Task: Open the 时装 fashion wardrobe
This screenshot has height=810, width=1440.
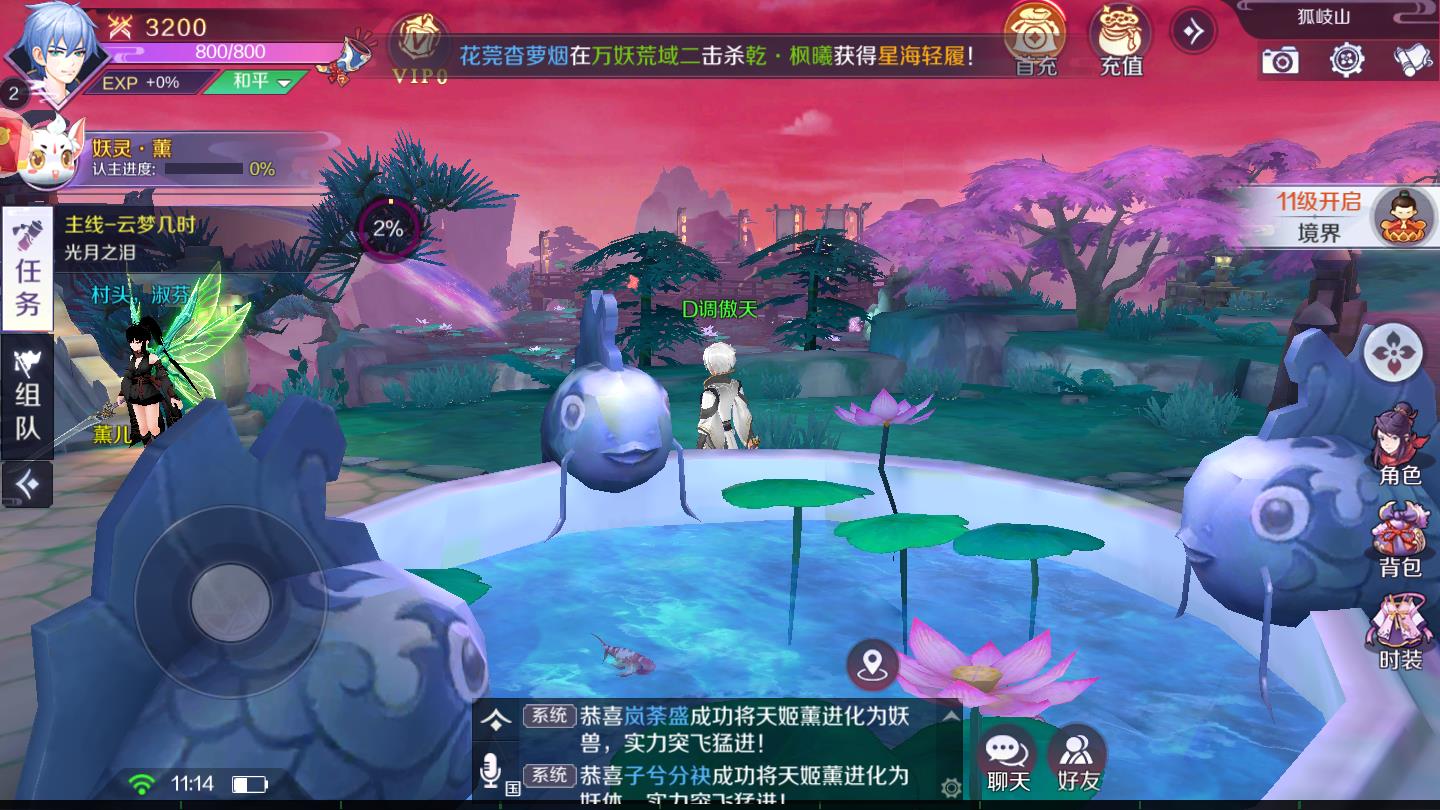Action: point(1399,632)
